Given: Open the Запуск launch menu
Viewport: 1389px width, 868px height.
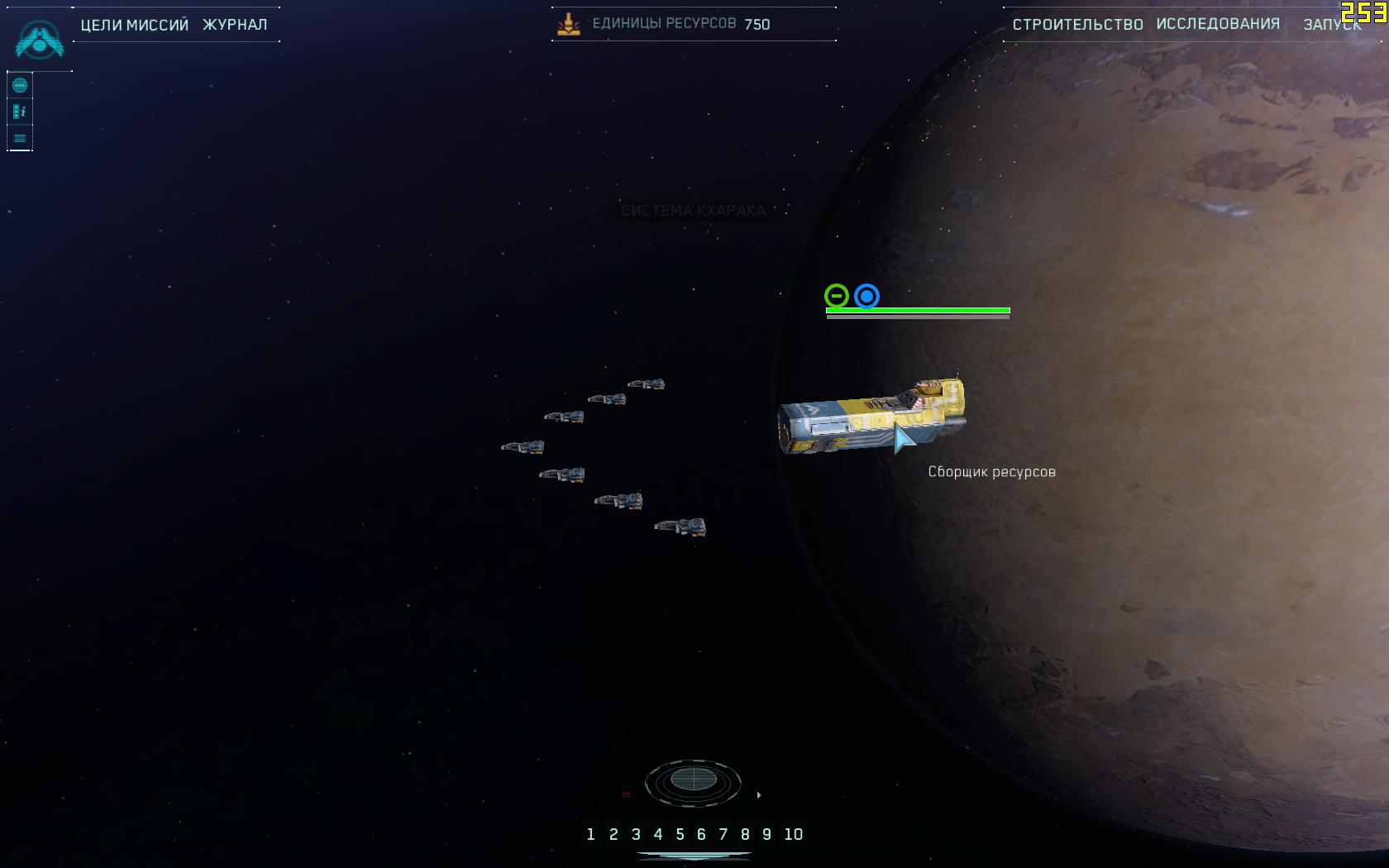Looking at the screenshot, I should coord(1331,25).
